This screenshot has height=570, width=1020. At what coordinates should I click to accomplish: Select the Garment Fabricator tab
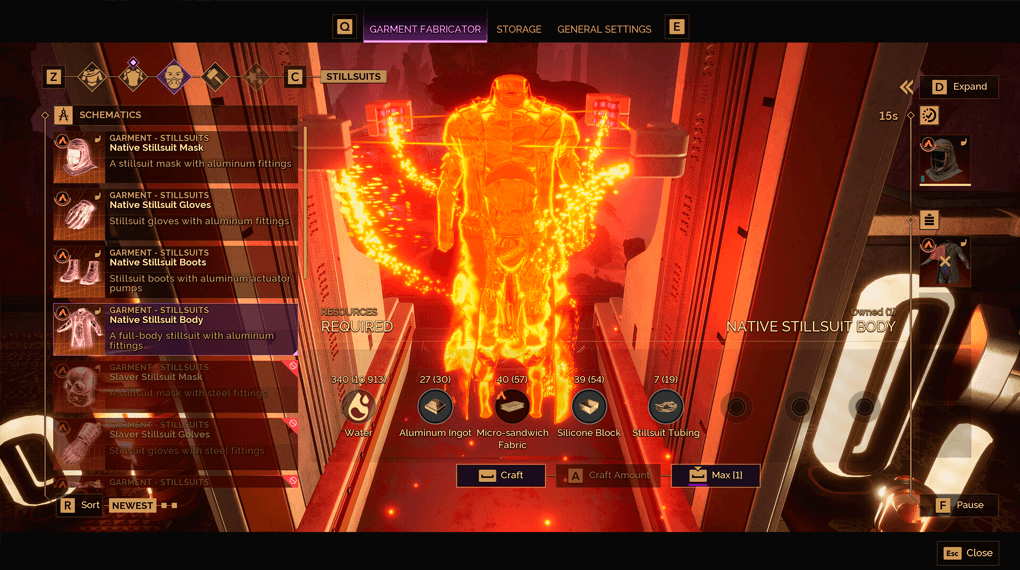pos(425,29)
